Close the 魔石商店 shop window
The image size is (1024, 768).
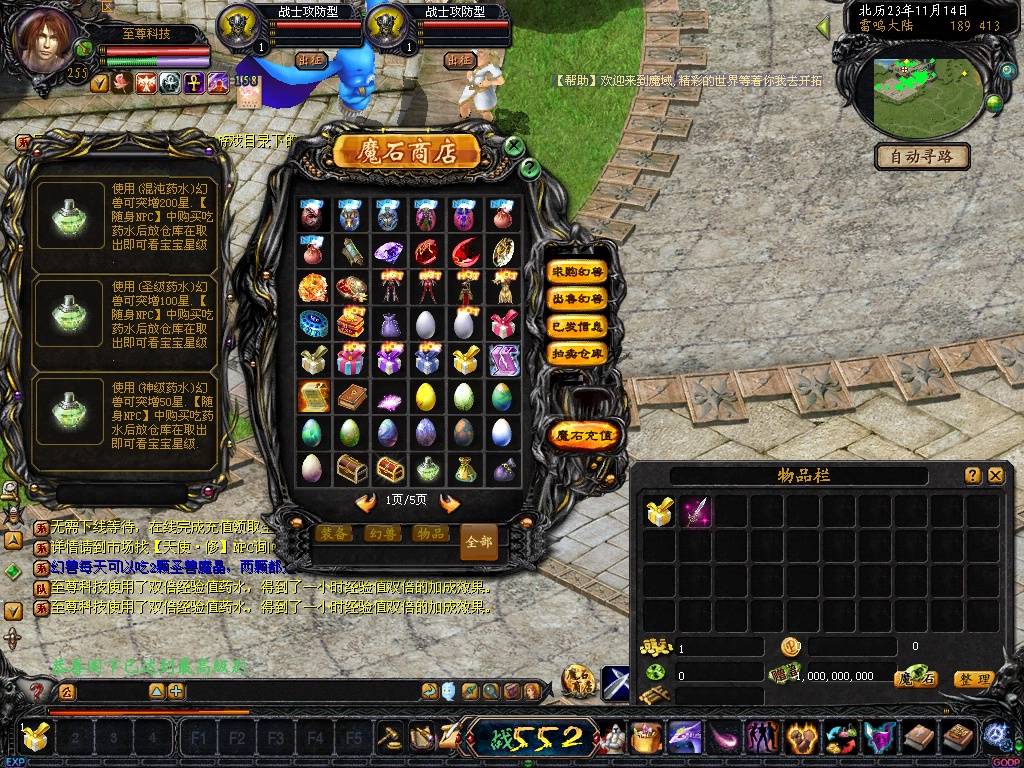(x=514, y=146)
